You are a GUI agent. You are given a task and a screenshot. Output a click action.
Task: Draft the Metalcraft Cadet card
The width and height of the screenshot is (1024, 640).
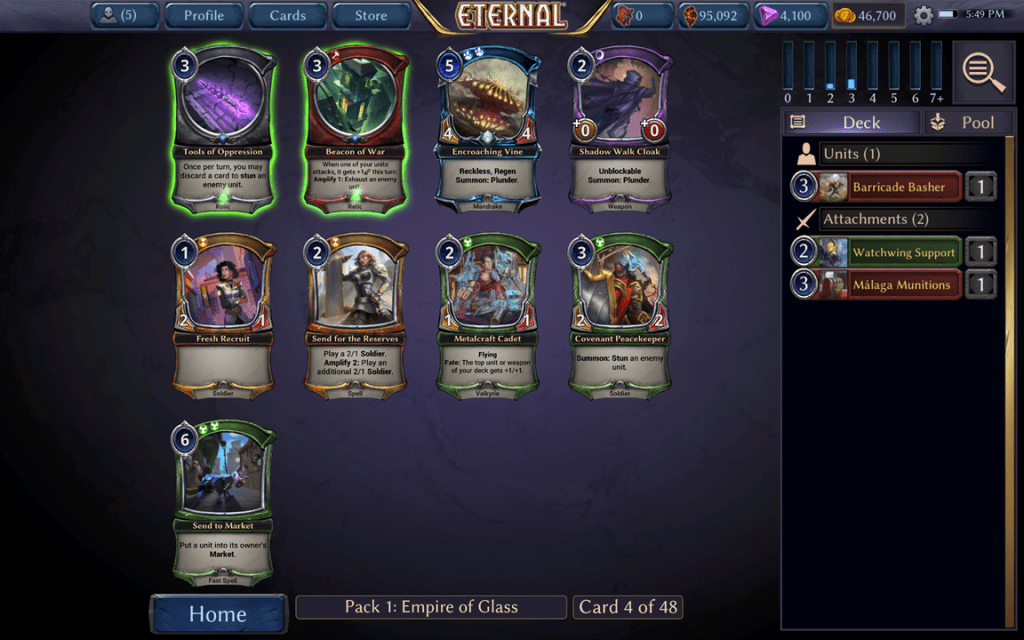coord(487,317)
